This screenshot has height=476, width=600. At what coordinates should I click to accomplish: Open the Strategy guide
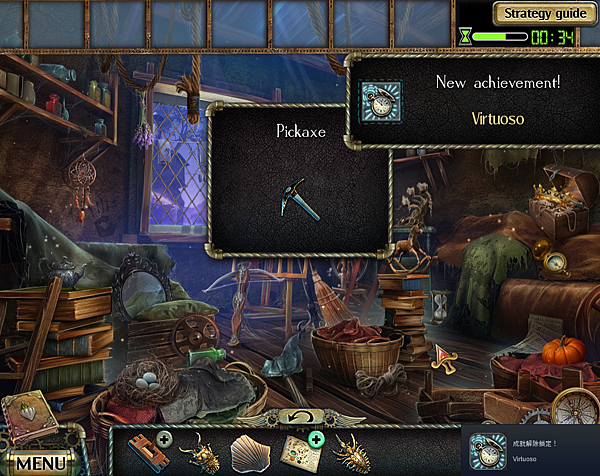click(545, 14)
